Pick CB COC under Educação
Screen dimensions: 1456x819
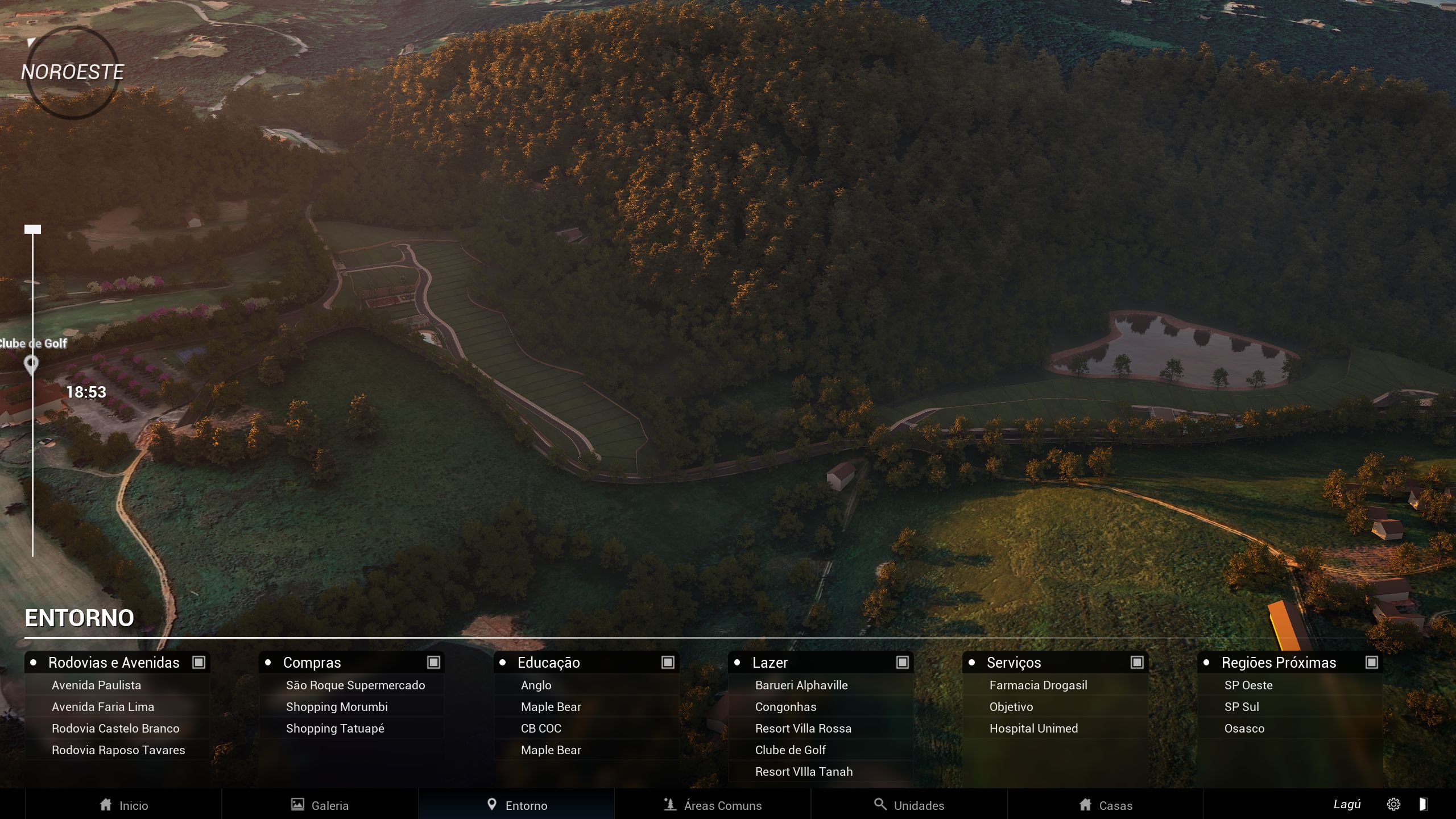(541, 729)
